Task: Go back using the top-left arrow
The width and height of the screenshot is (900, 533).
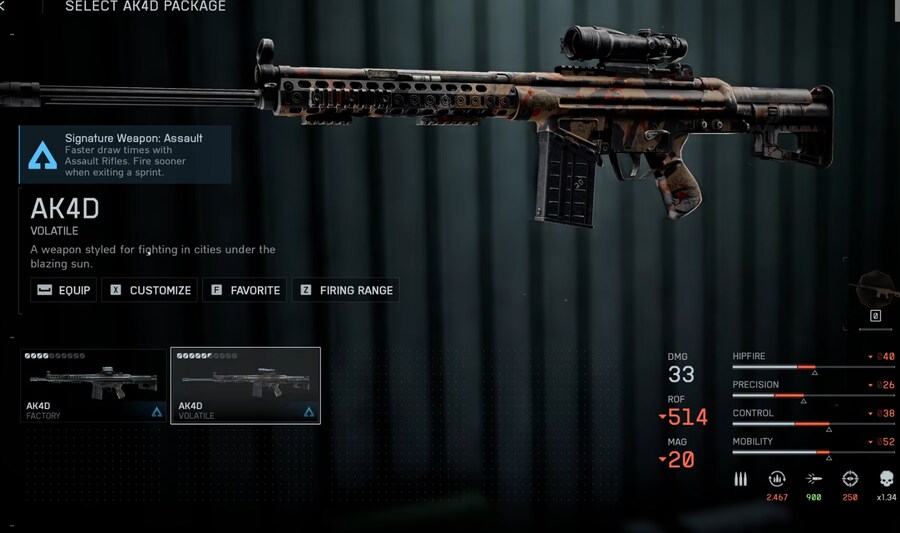Action: [3, 6]
